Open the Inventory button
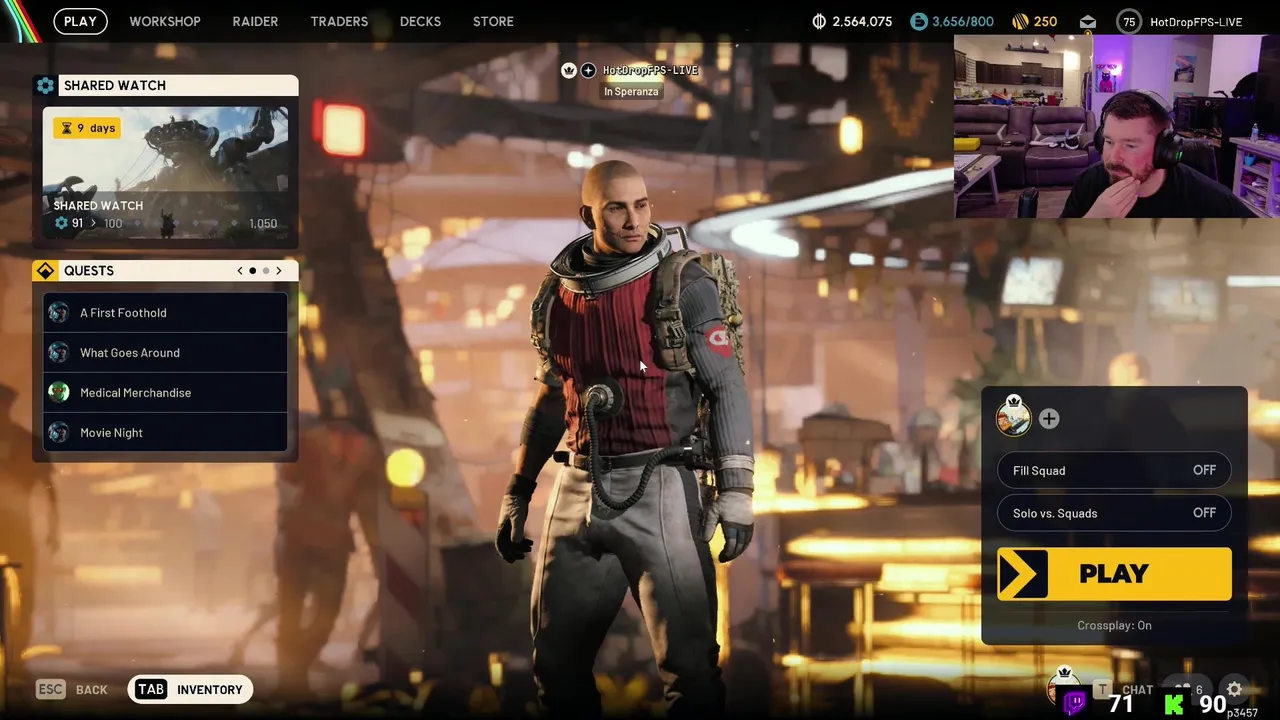 191,689
